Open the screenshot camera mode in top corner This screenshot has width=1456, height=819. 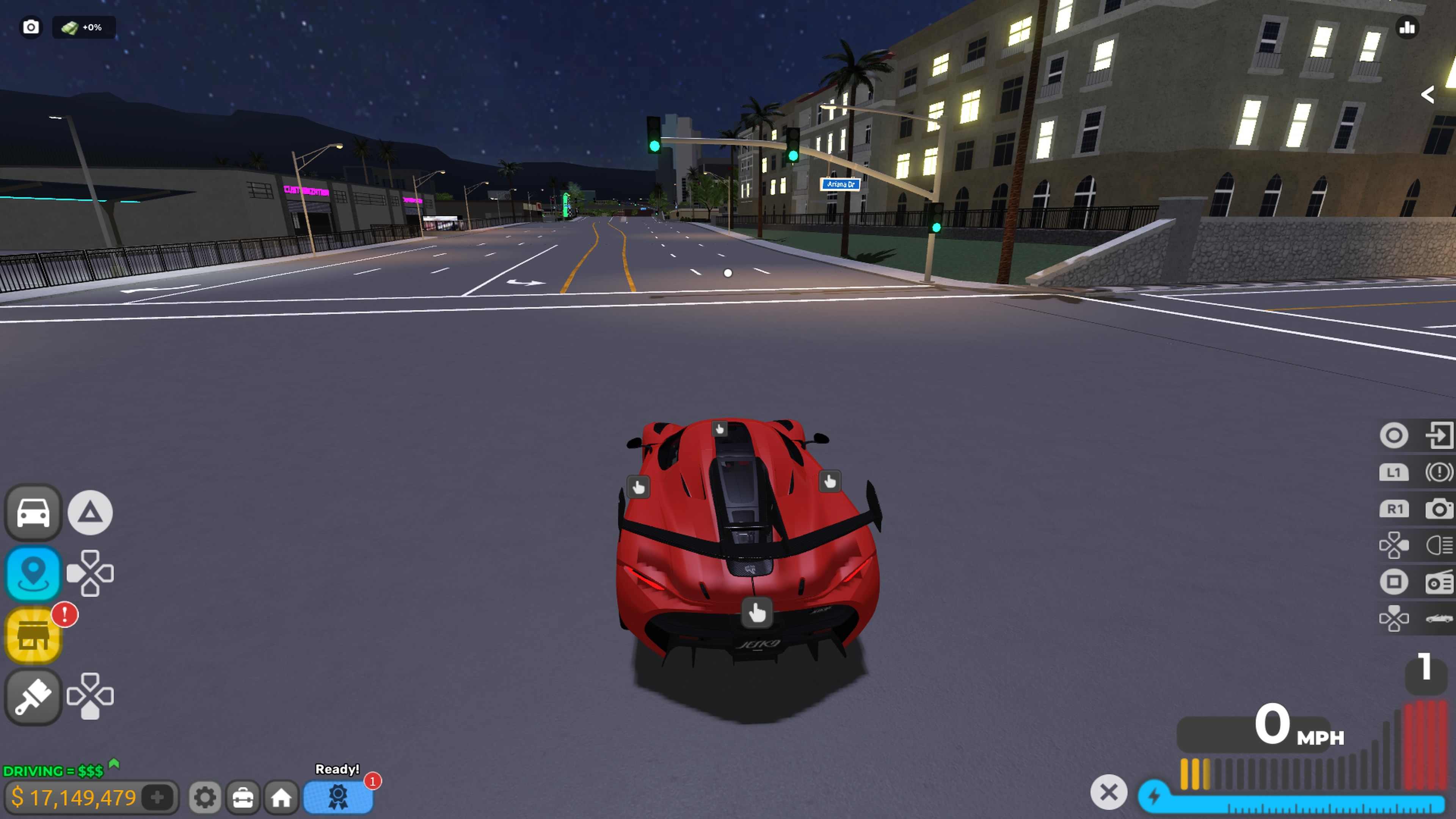click(31, 27)
